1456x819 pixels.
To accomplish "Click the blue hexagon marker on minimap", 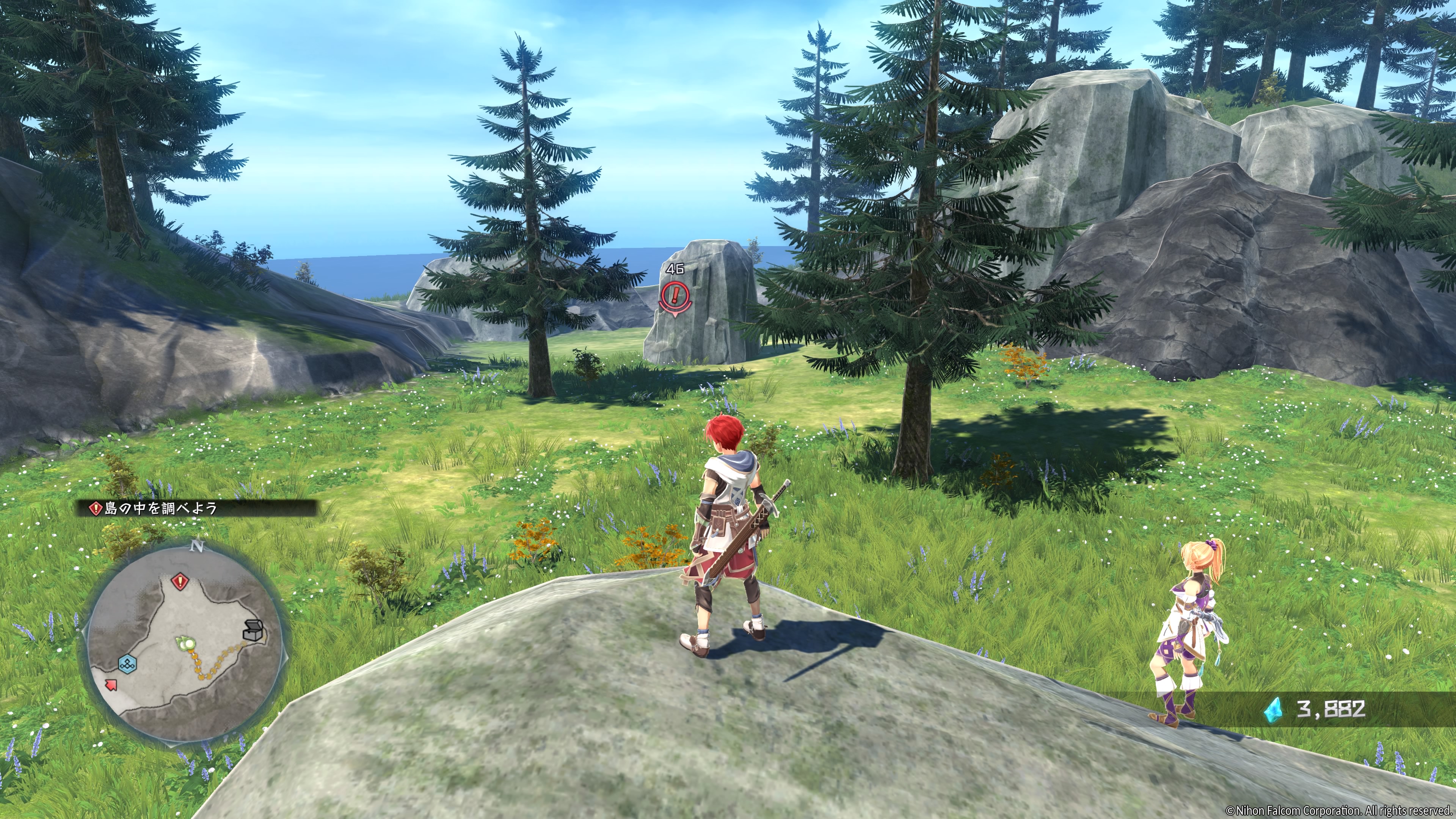I will click(127, 664).
